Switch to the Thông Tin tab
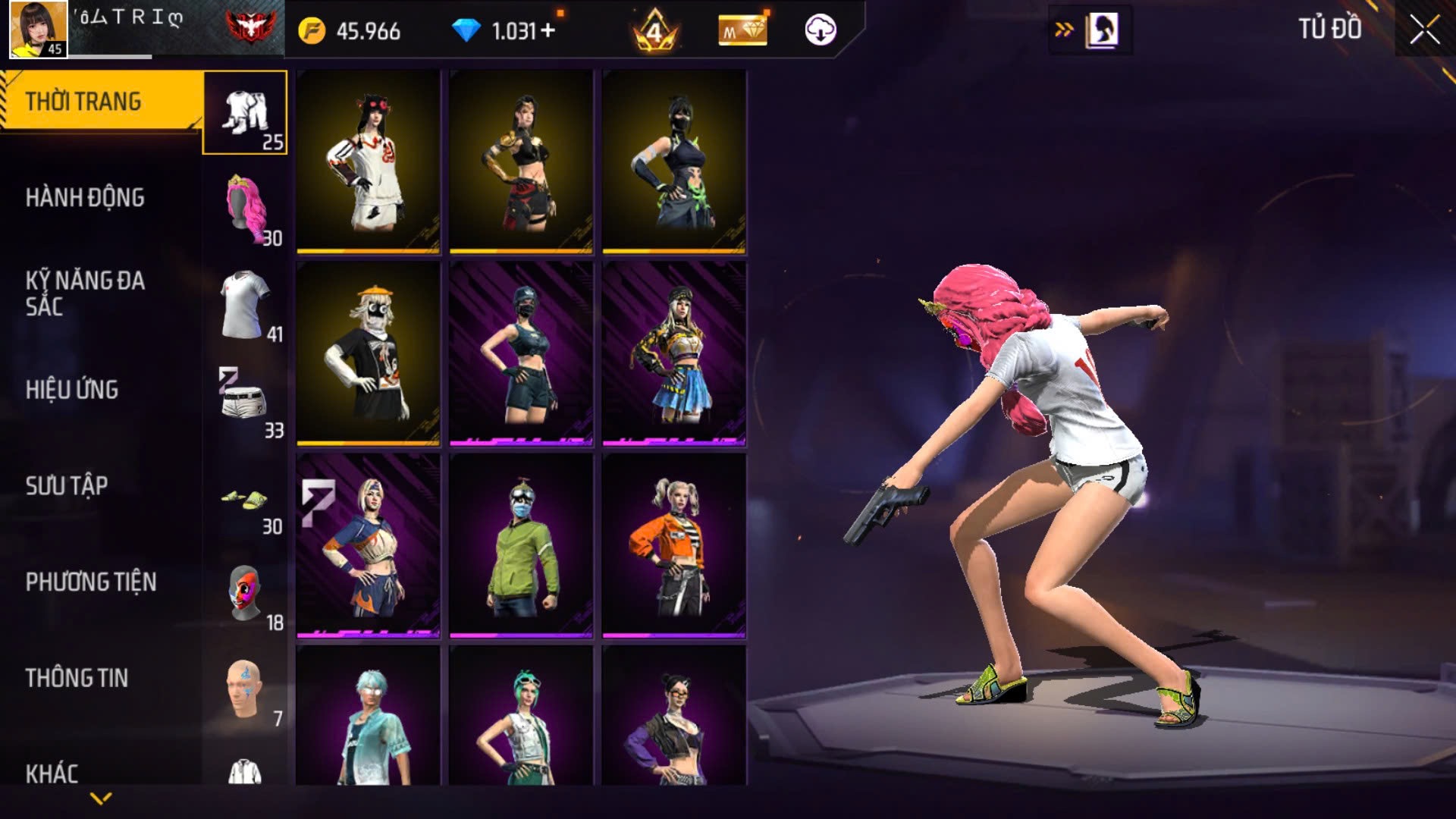This screenshot has width=1456, height=819. (77, 678)
